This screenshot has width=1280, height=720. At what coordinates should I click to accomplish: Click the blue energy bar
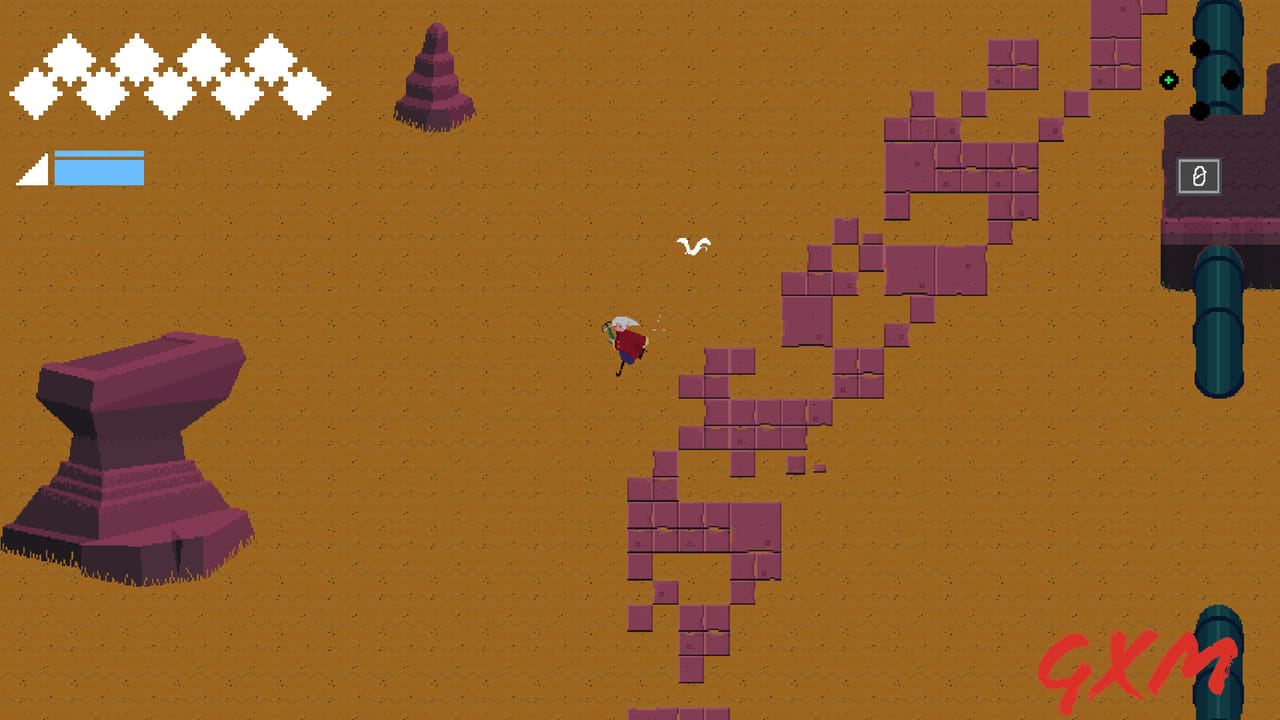100,172
